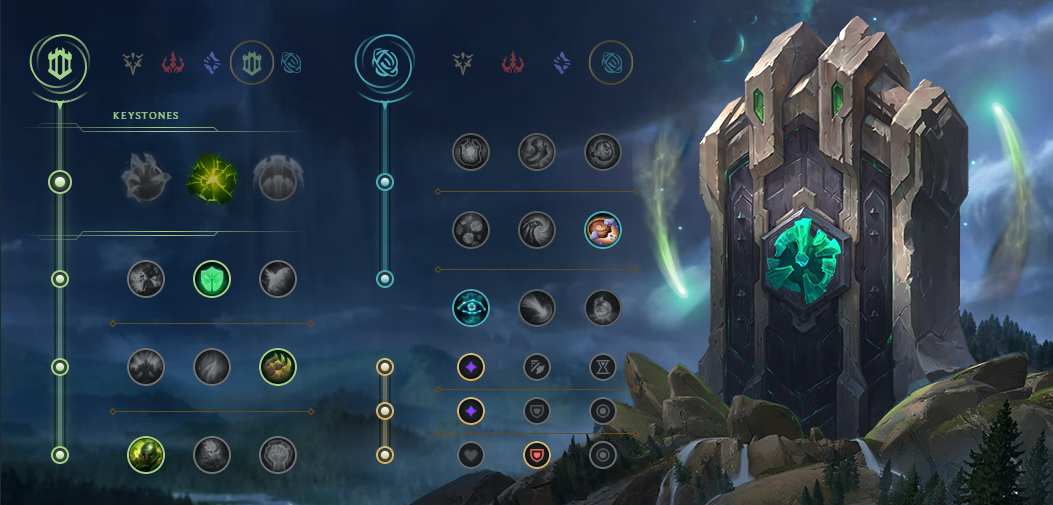Screen dimensions: 1053x505
Task: Select the Magical Footwear boot rune
Action: click(x=537, y=152)
